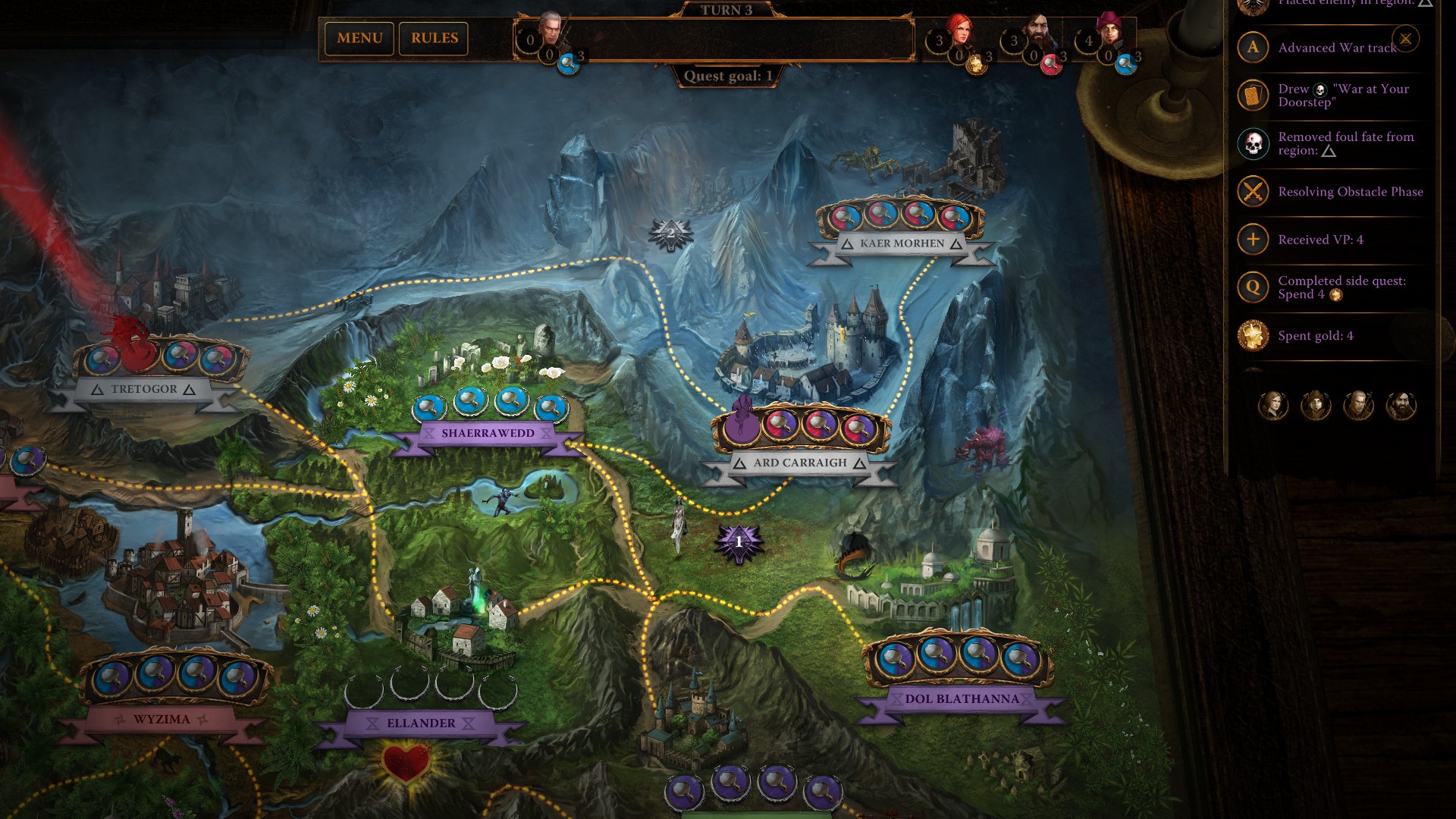Dismiss the event log with the X button

(x=1407, y=40)
